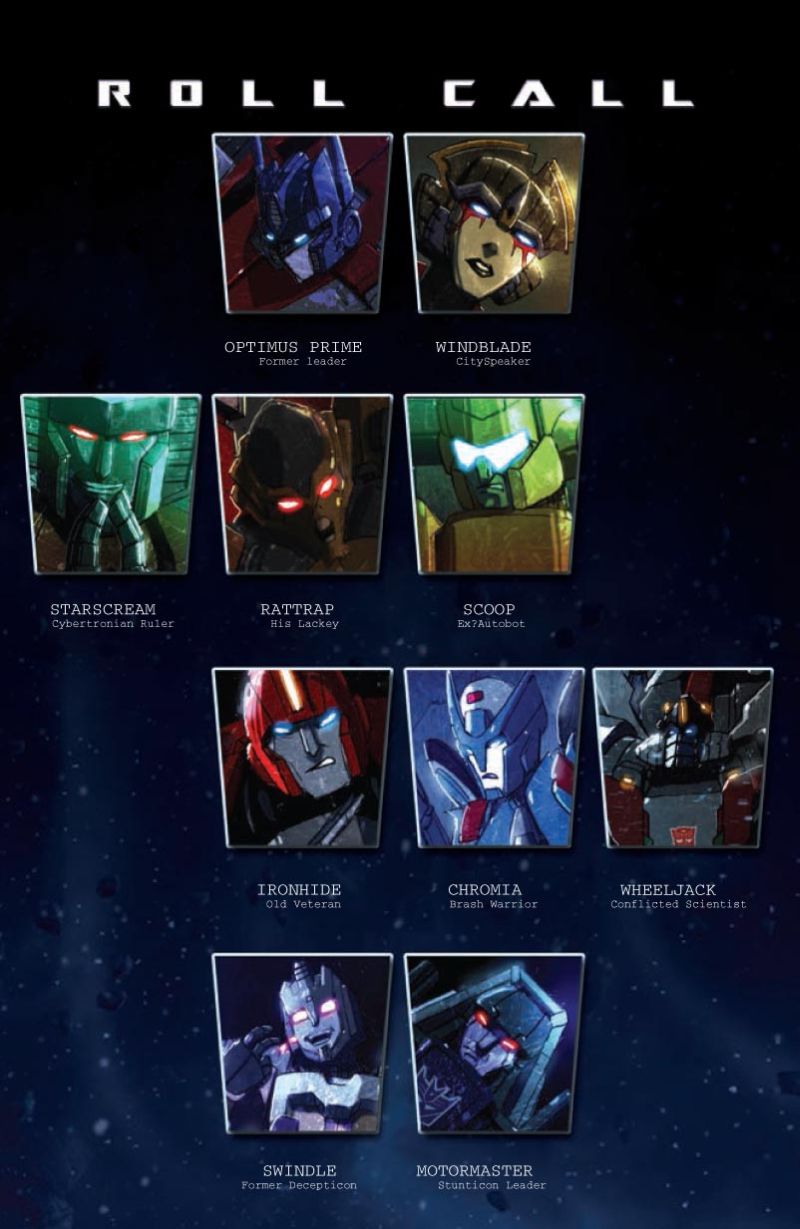
Task: Select Chromia the Brash Warrior portrait
Action: [x=494, y=759]
